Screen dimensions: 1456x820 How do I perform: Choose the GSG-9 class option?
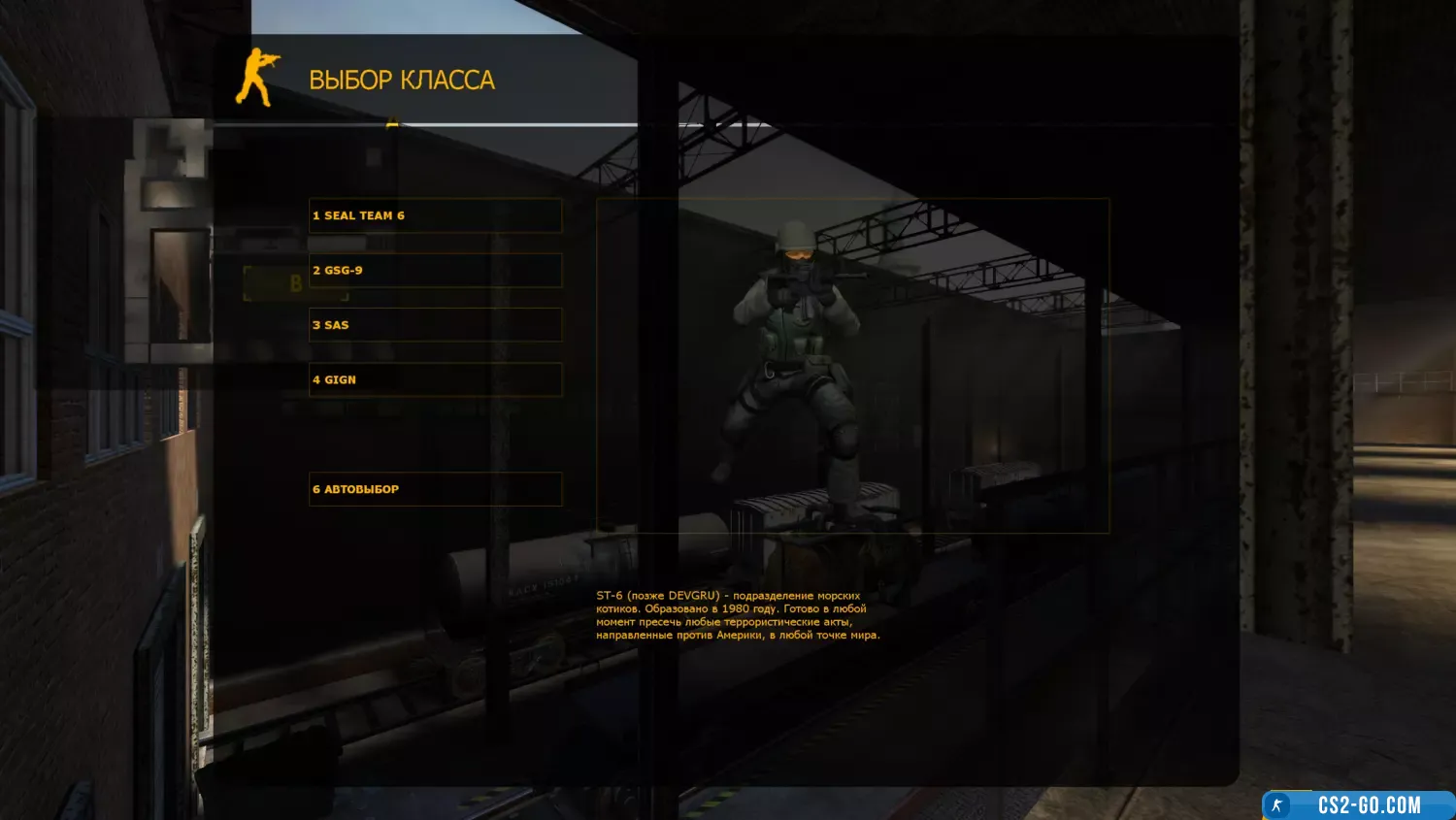435,271
